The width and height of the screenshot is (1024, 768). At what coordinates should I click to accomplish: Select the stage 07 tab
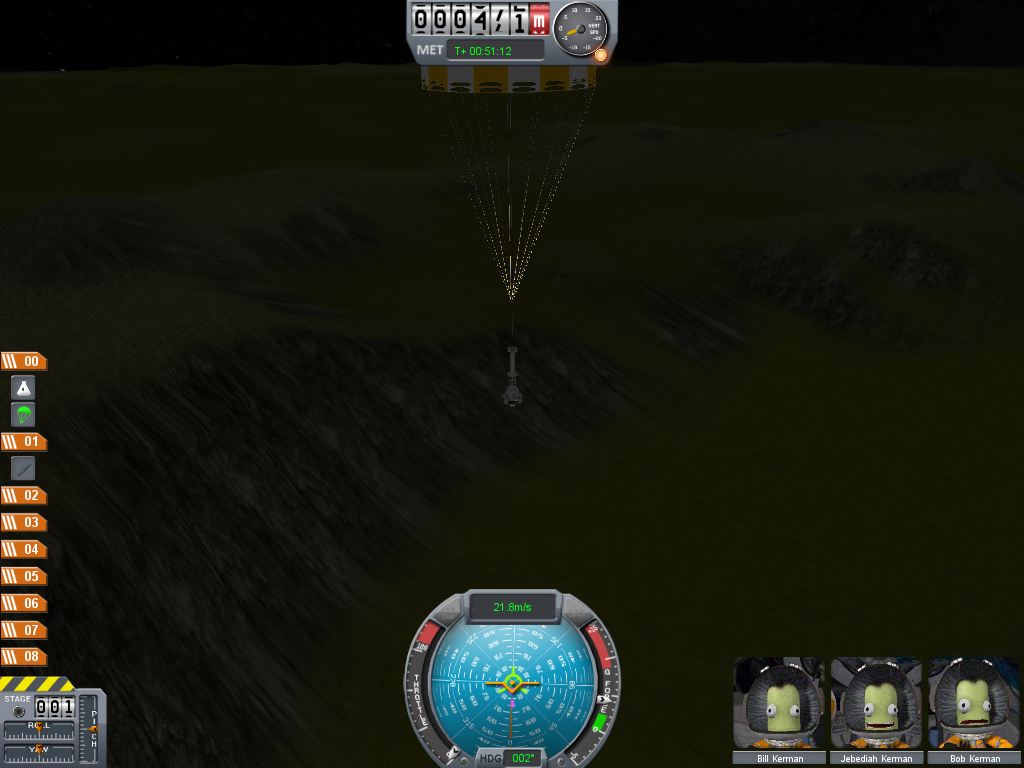[24, 630]
